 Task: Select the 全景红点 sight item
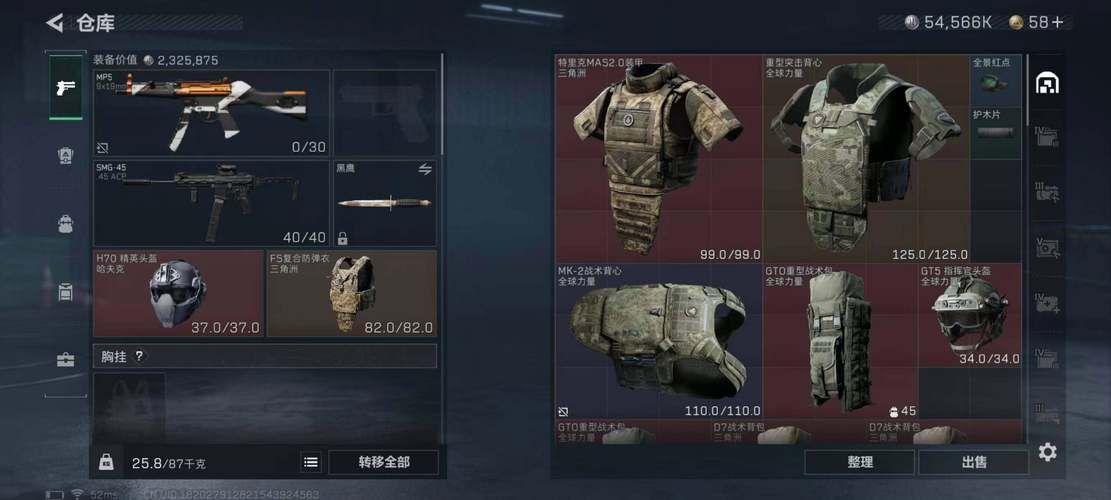tap(996, 81)
